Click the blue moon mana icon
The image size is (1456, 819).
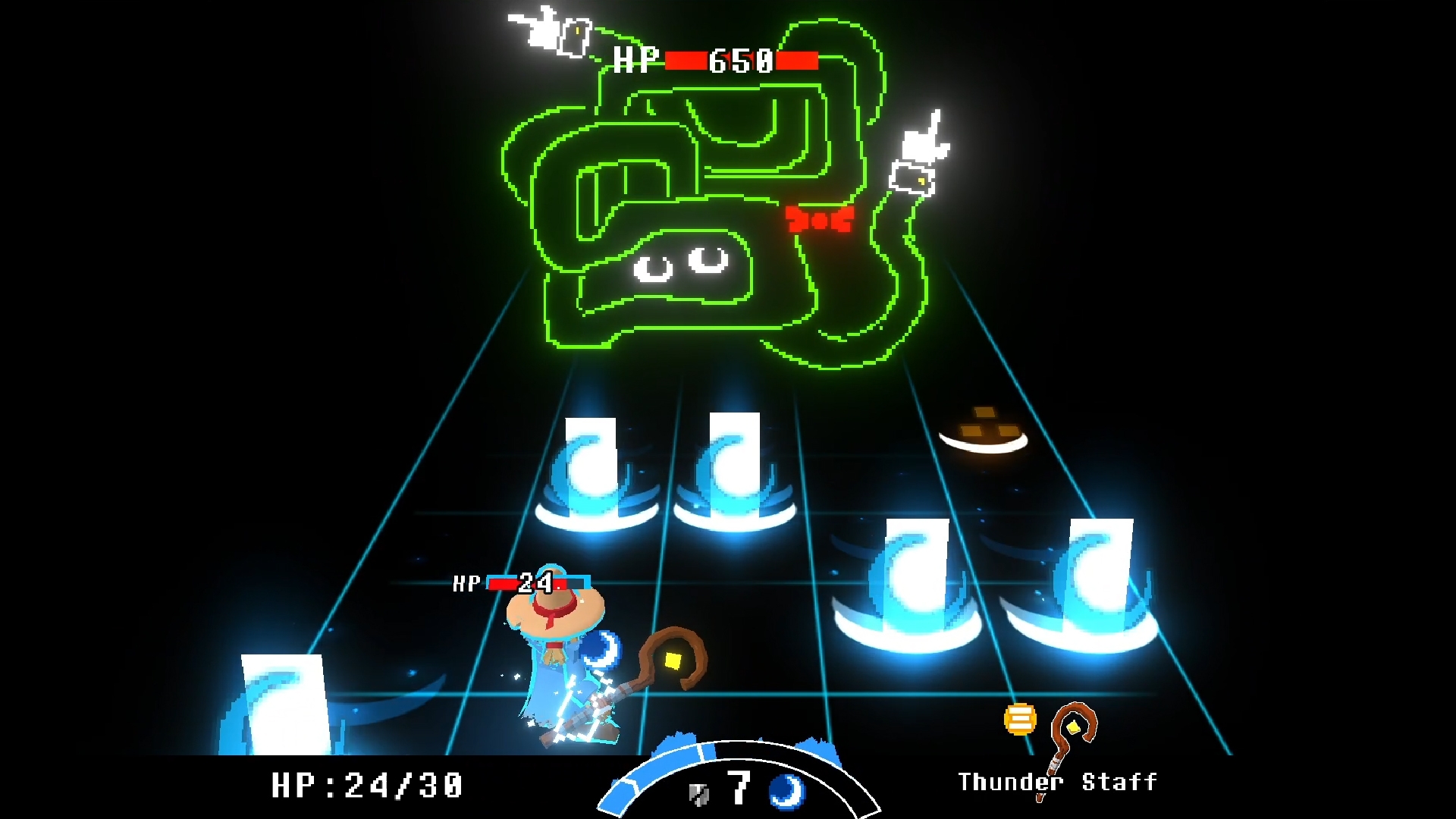pyautogui.click(x=787, y=790)
